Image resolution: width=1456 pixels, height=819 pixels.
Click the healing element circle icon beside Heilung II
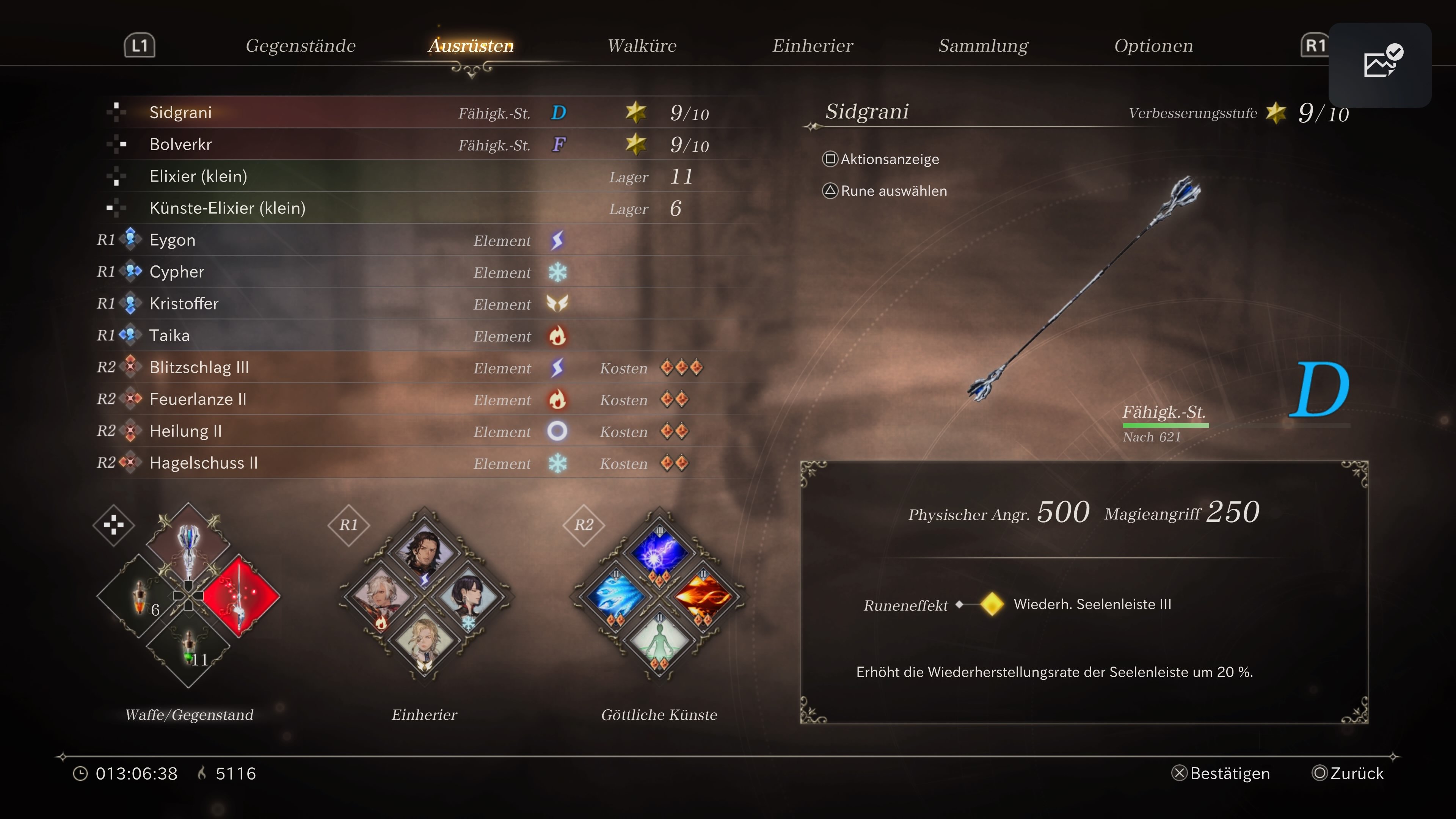point(558,431)
